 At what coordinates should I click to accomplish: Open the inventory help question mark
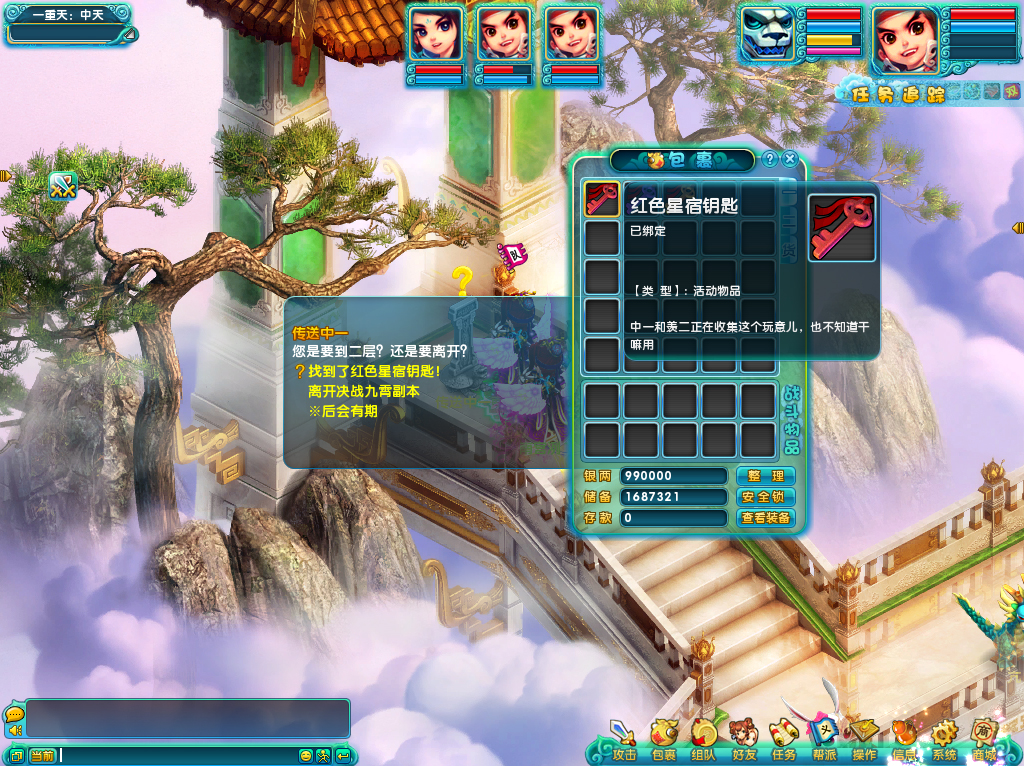770,159
